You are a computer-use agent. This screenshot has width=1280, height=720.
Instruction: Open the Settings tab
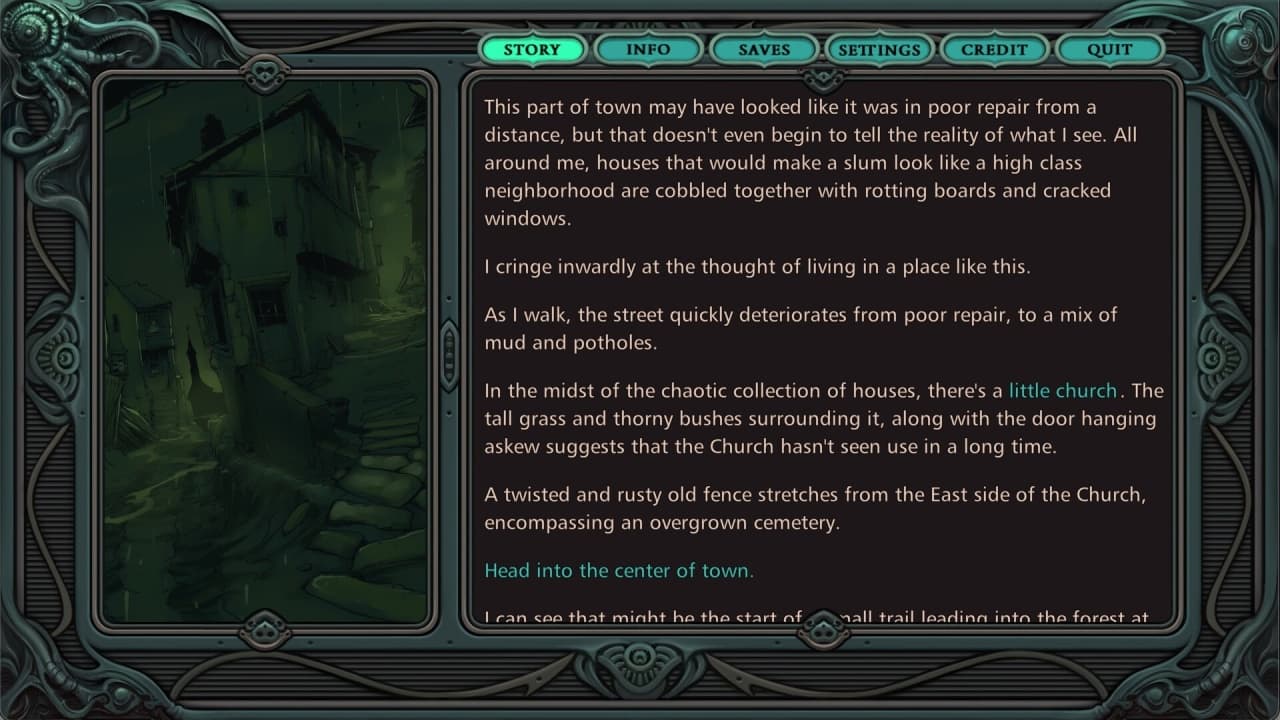click(x=879, y=49)
